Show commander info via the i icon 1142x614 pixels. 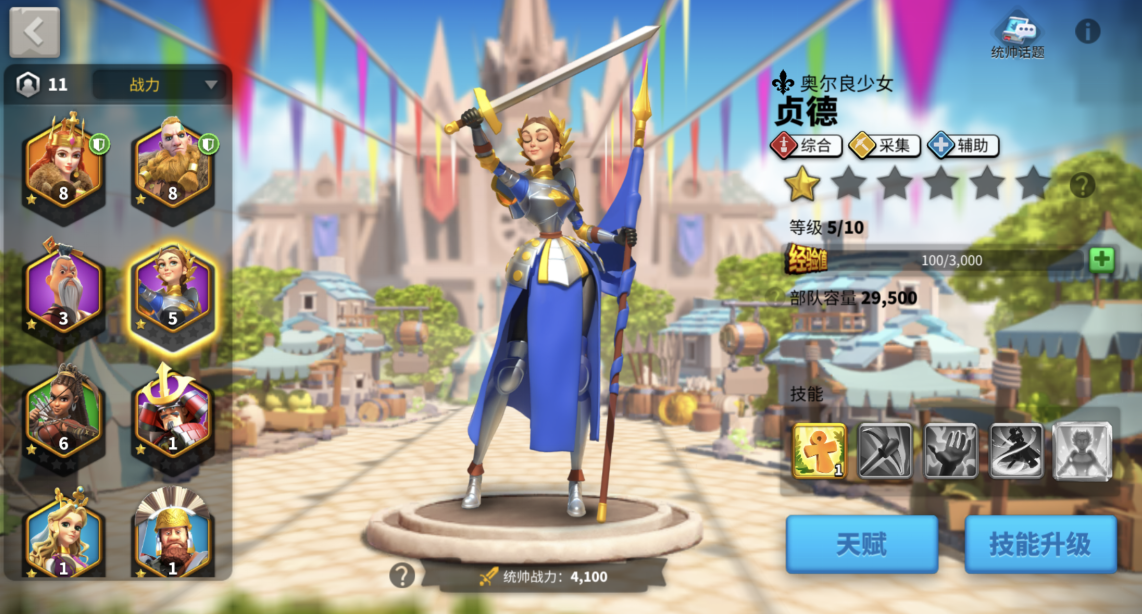tap(1088, 31)
